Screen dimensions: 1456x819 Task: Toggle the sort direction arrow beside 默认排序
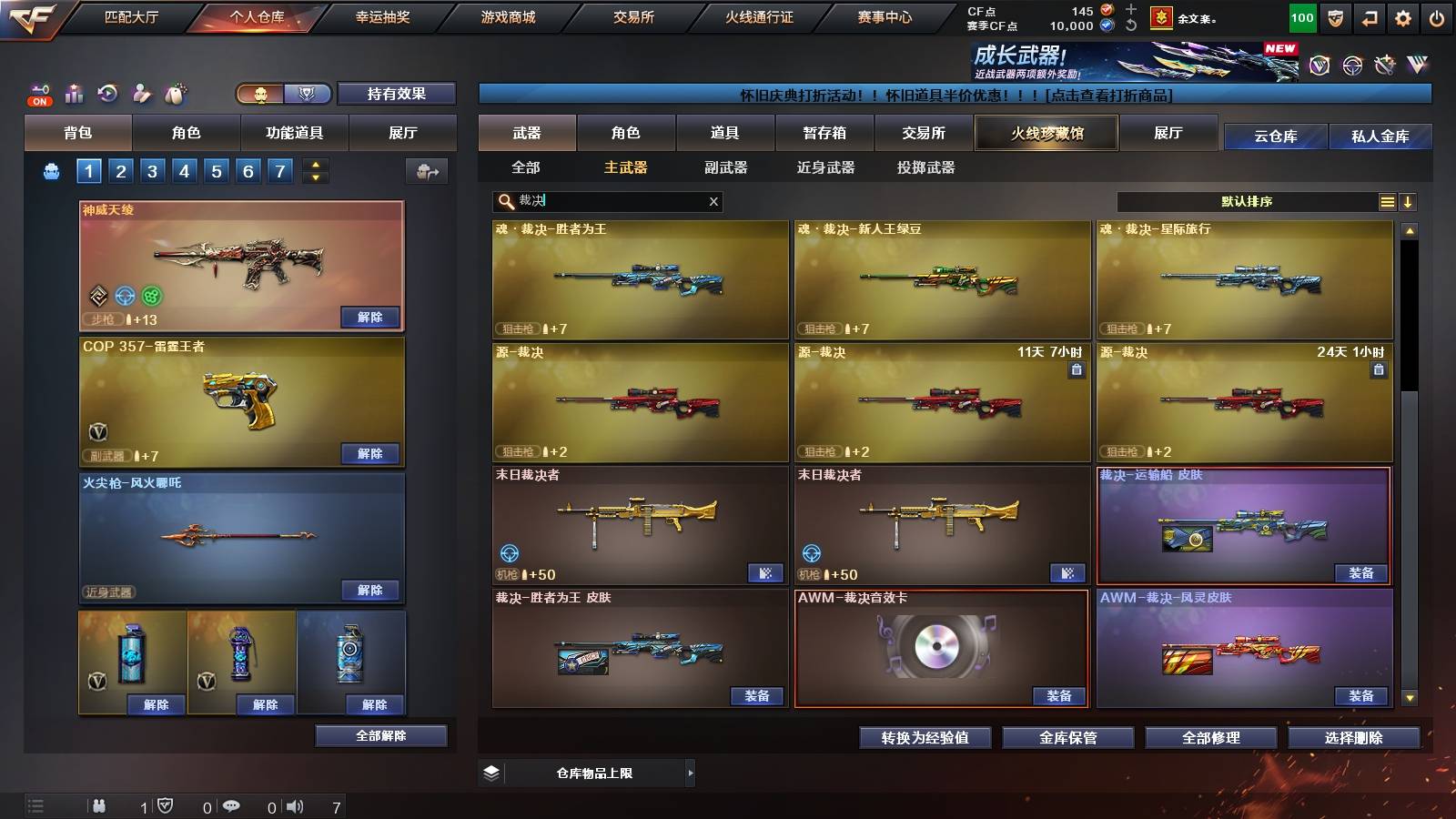tap(1409, 202)
